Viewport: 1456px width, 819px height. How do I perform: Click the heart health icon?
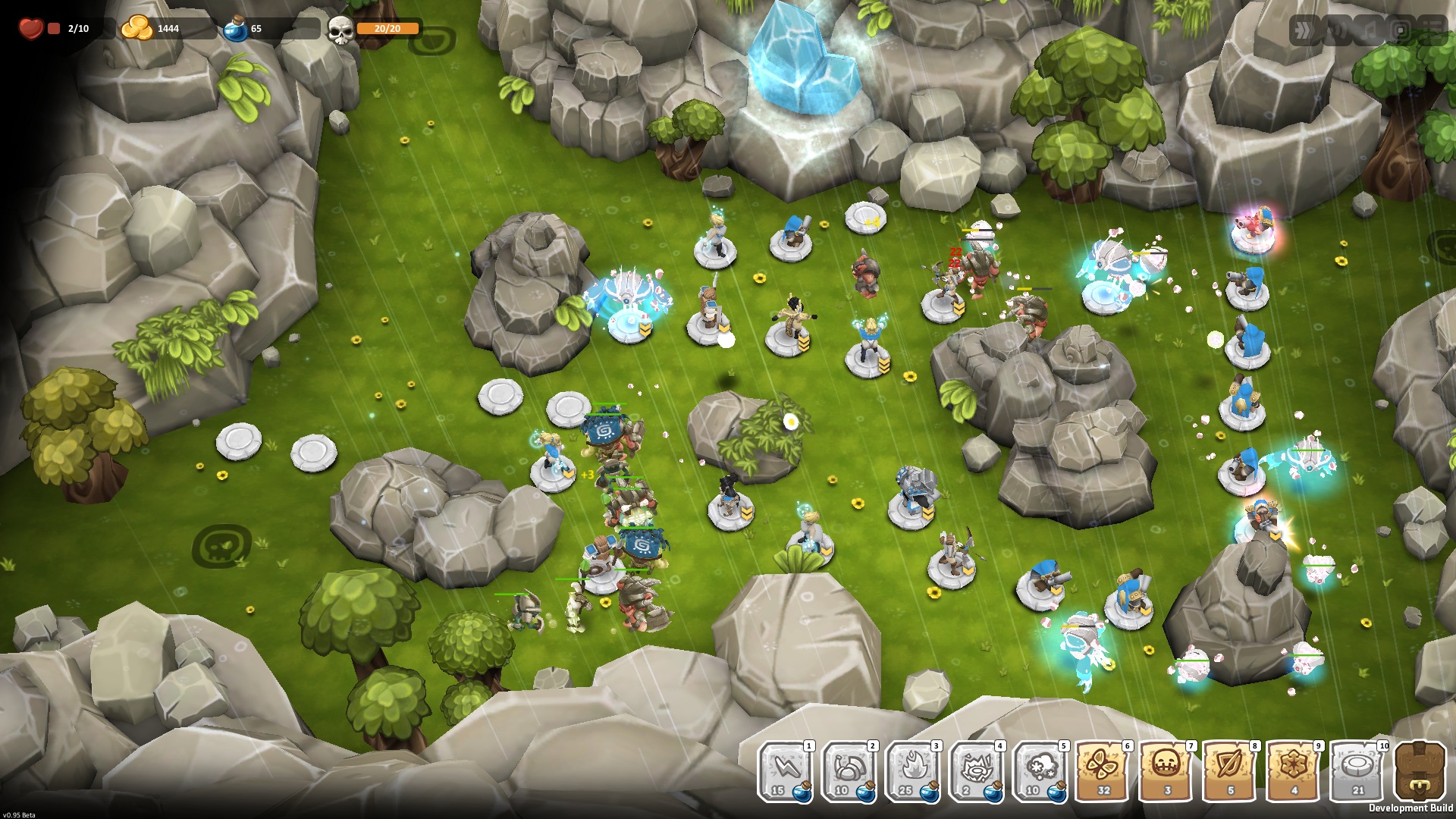pos(30,27)
